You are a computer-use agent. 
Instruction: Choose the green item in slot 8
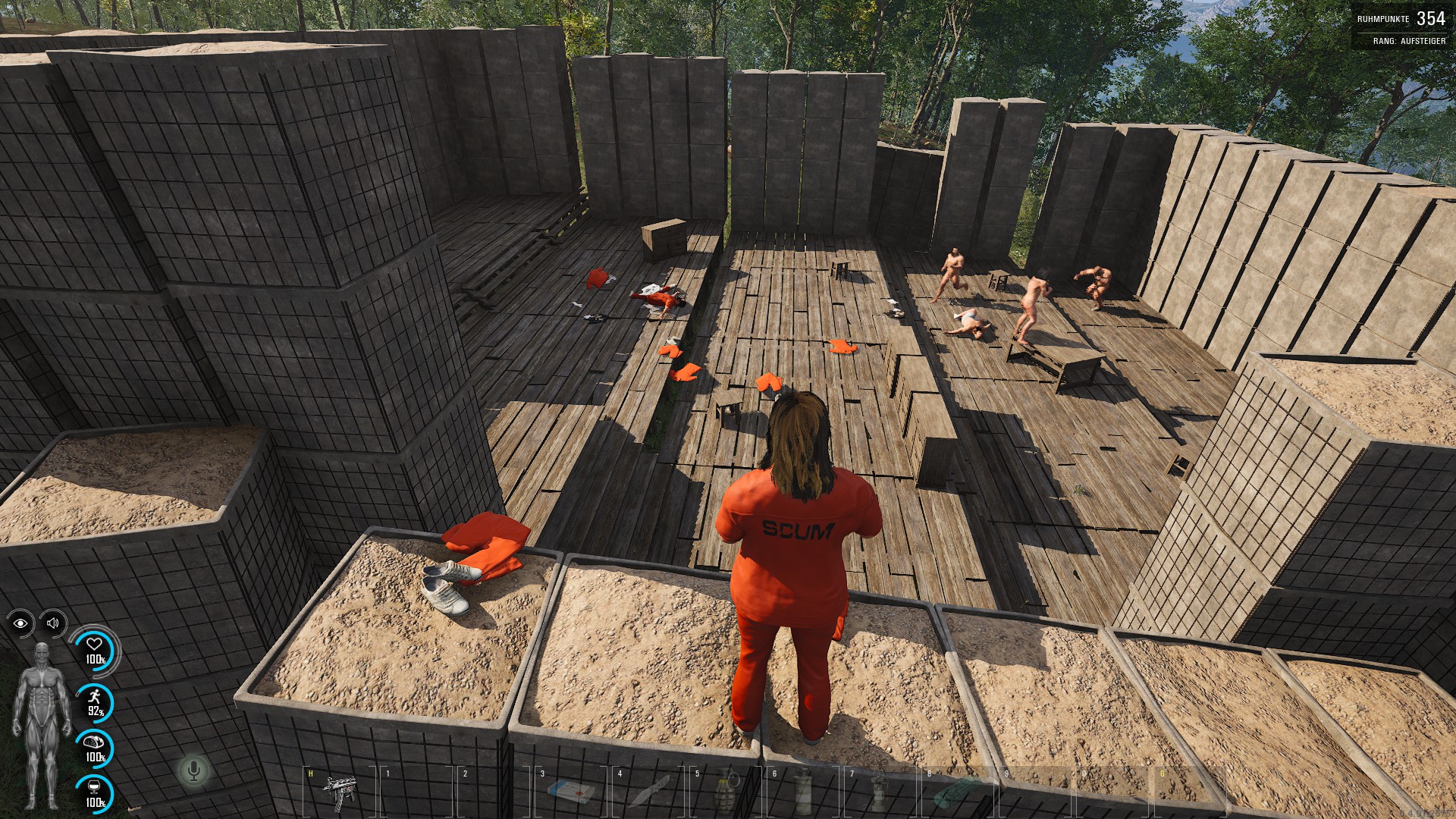coord(957,792)
